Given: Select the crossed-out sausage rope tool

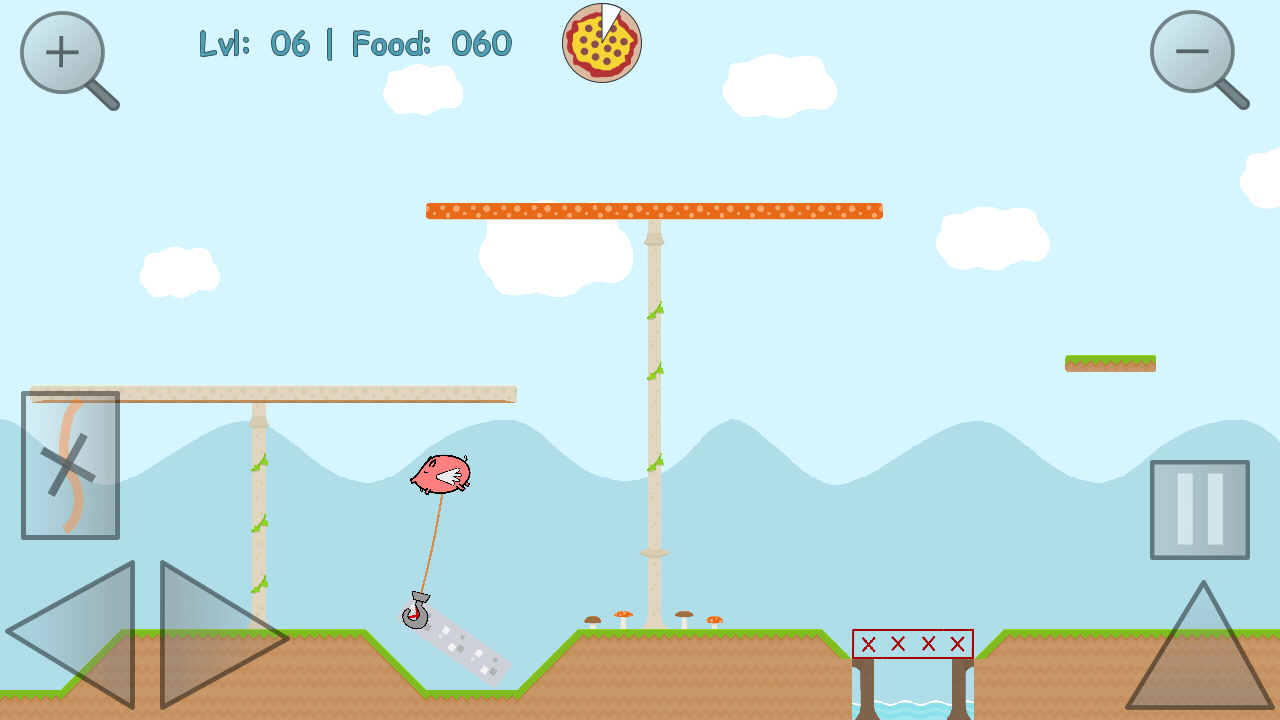Looking at the screenshot, I should click(70, 463).
